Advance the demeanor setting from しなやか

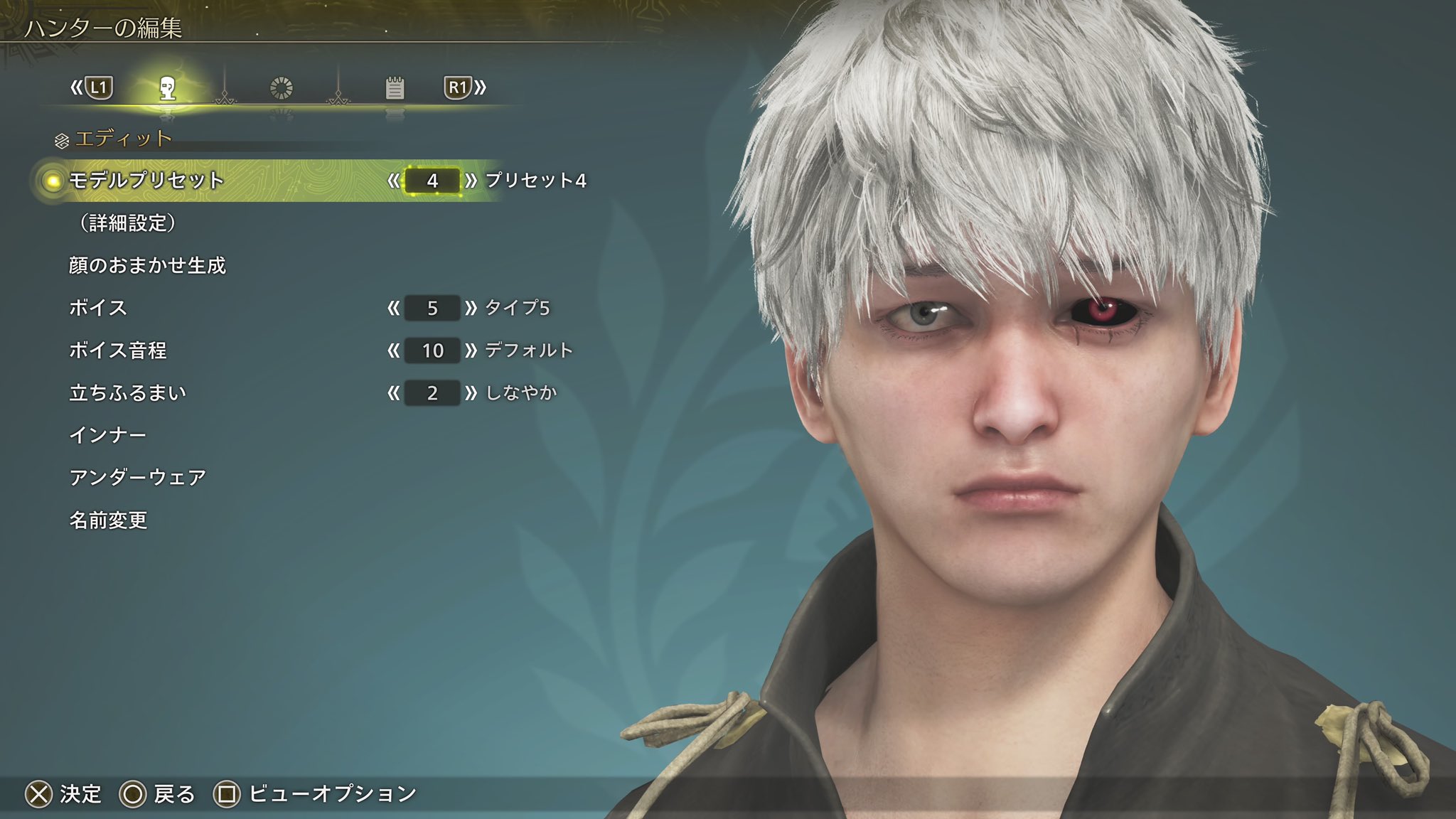click(471, 392)
